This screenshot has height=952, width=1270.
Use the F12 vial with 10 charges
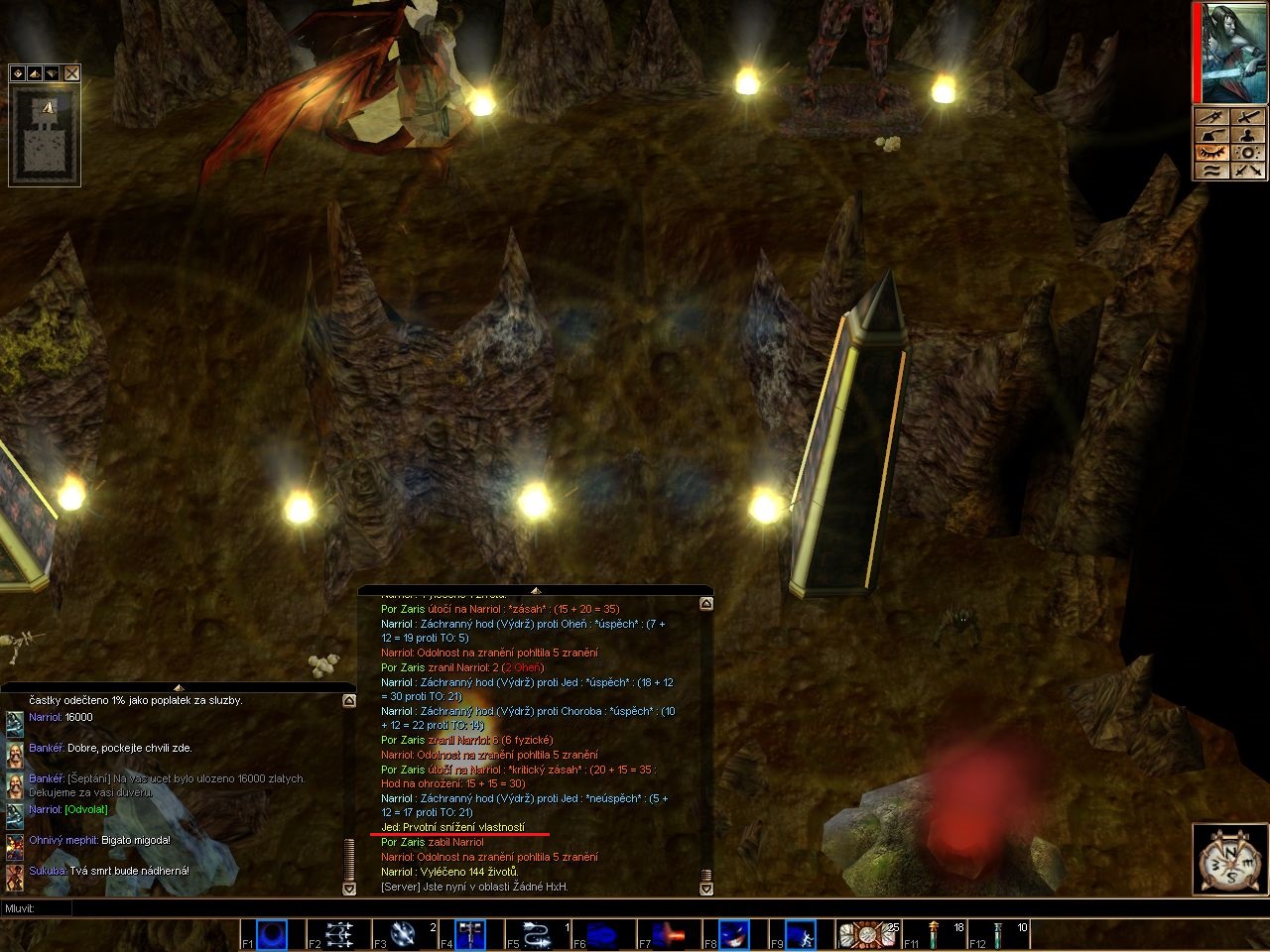pos(999,934)
